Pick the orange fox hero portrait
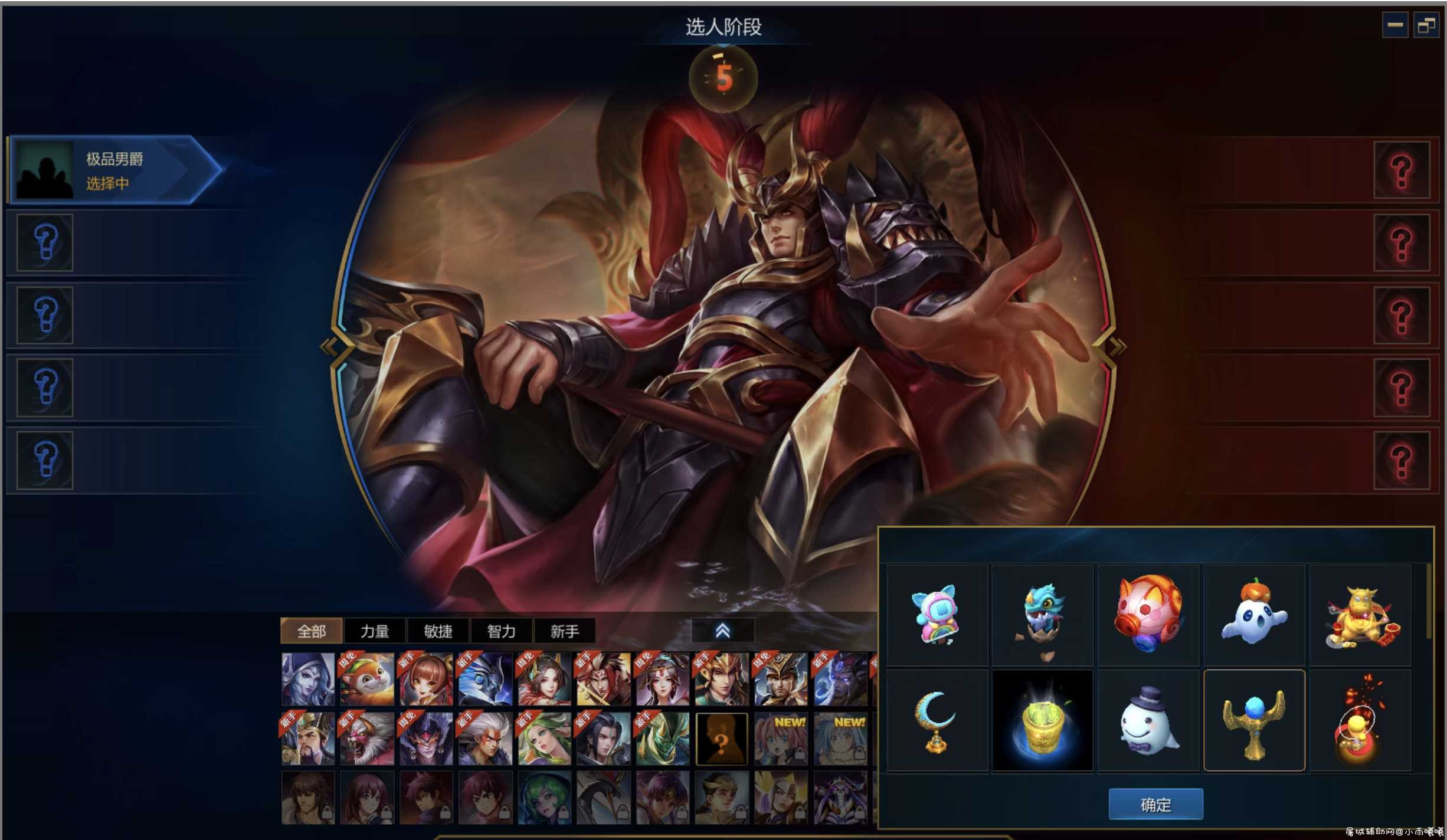Viewport: 1447px width, 840px height. coord(366,680)
